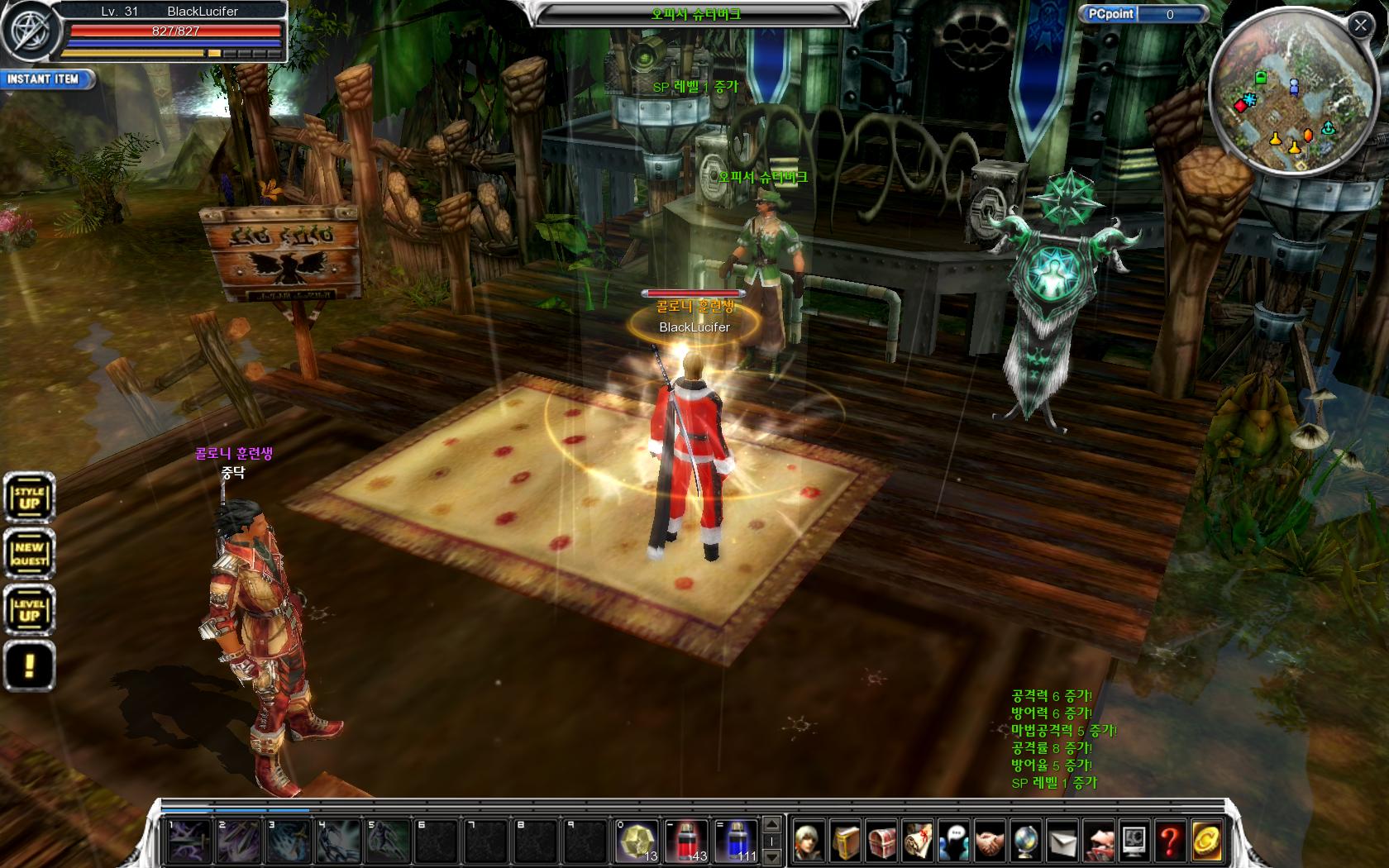1389x868 pixels.
Task: Use the blue mana potion slot
Action: pyautogui.click(x=735, y=841)
